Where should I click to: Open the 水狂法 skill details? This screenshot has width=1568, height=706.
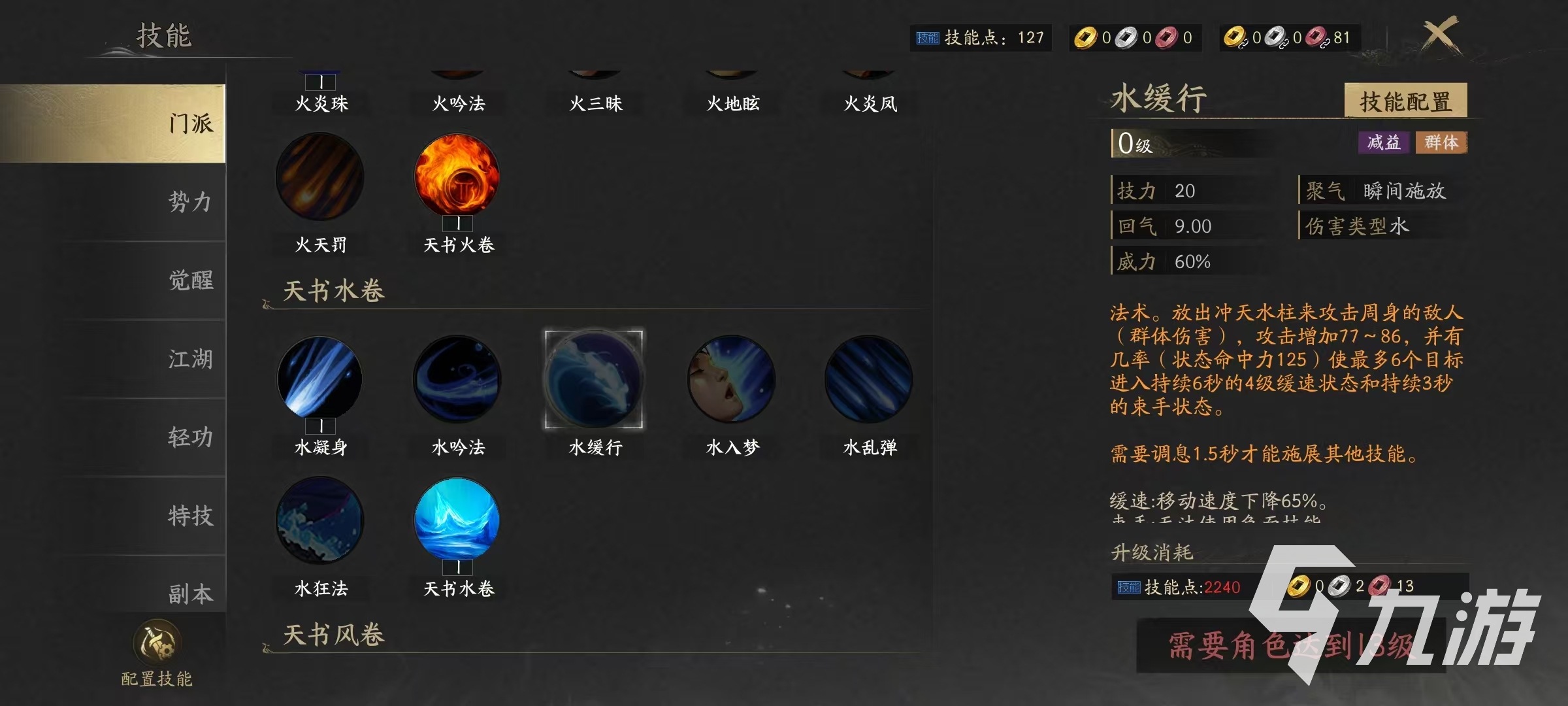319,520
